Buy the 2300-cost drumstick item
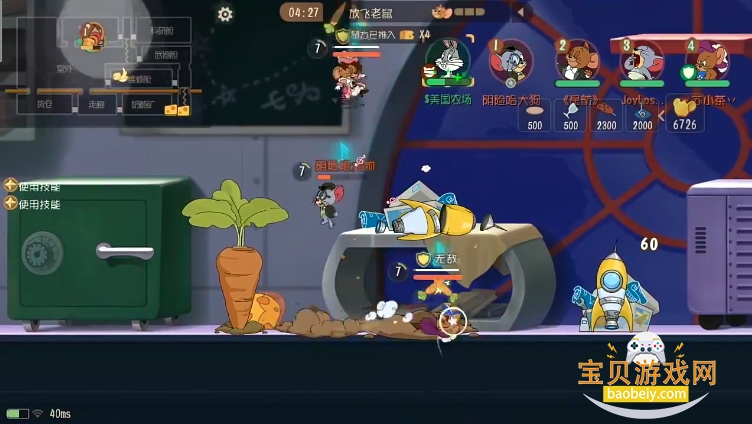The height and width of the screenshot is (424, 752). [606, 114]
